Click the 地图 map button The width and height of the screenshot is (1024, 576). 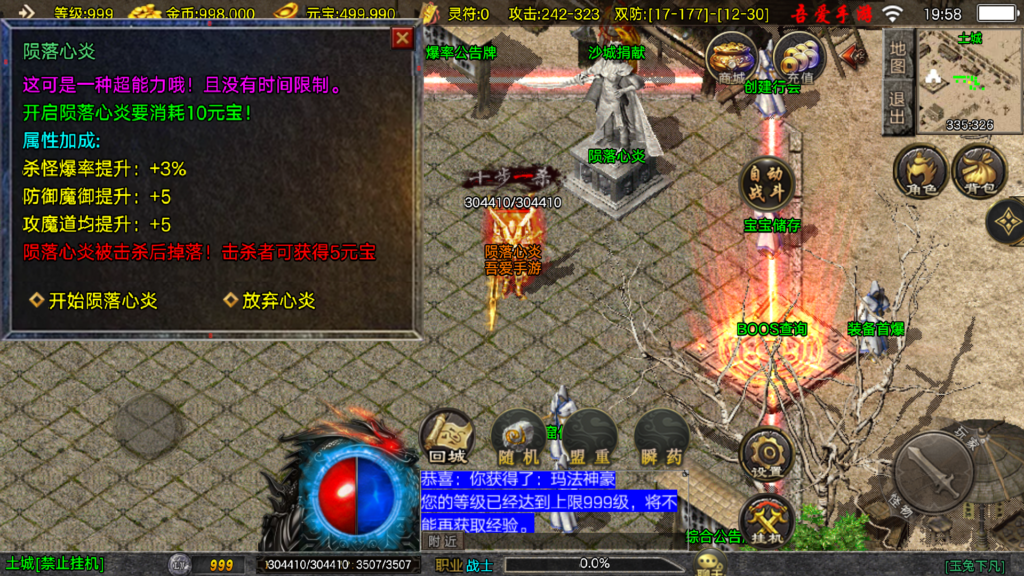pos(898,58)
